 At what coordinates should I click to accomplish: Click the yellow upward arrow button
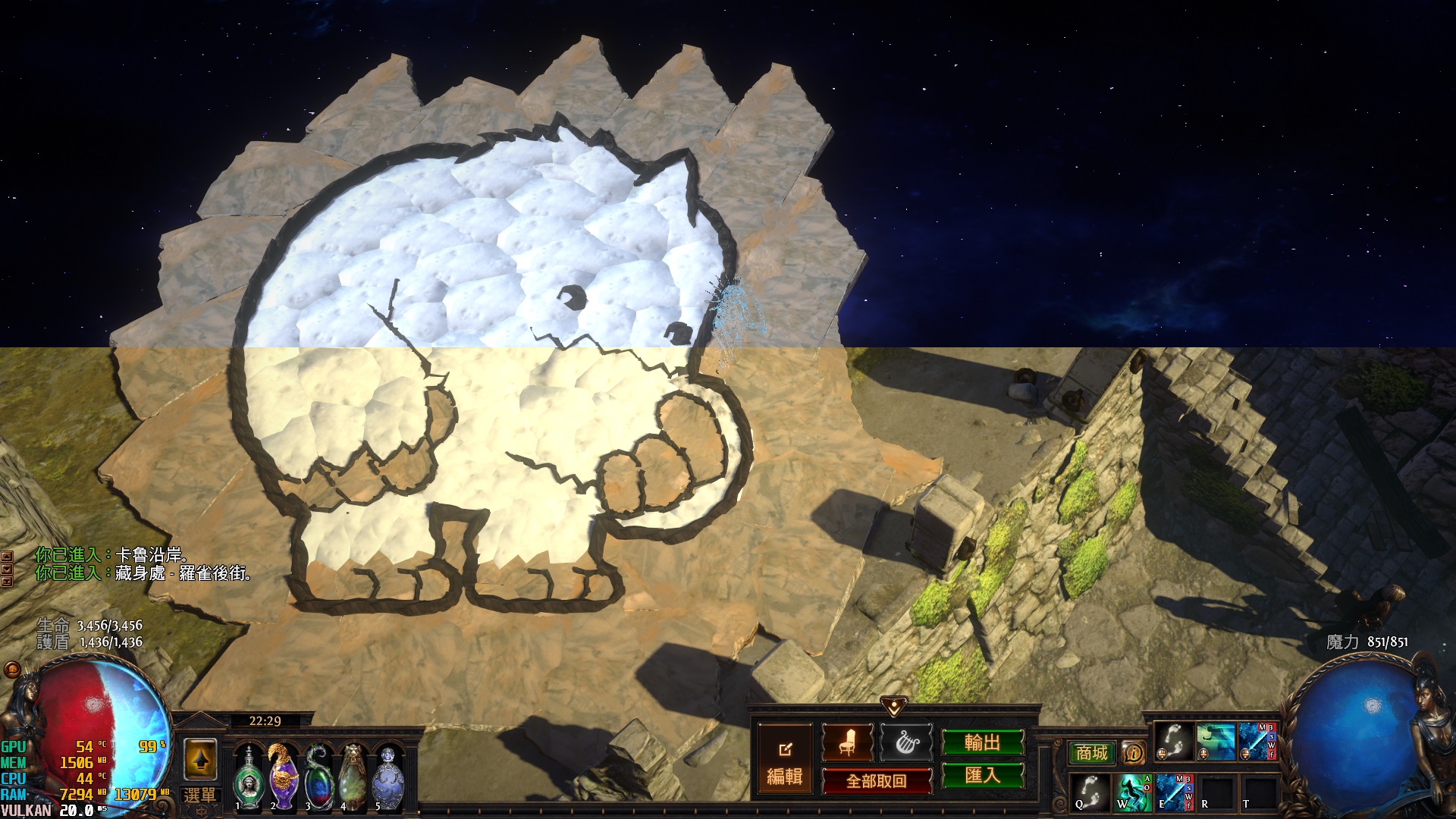[x=200, y=759]
